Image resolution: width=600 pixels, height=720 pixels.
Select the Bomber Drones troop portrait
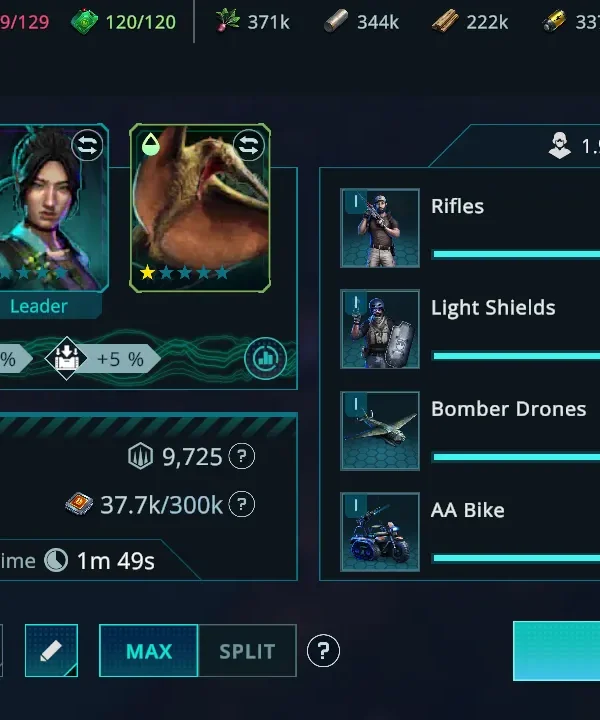[380, 430]
